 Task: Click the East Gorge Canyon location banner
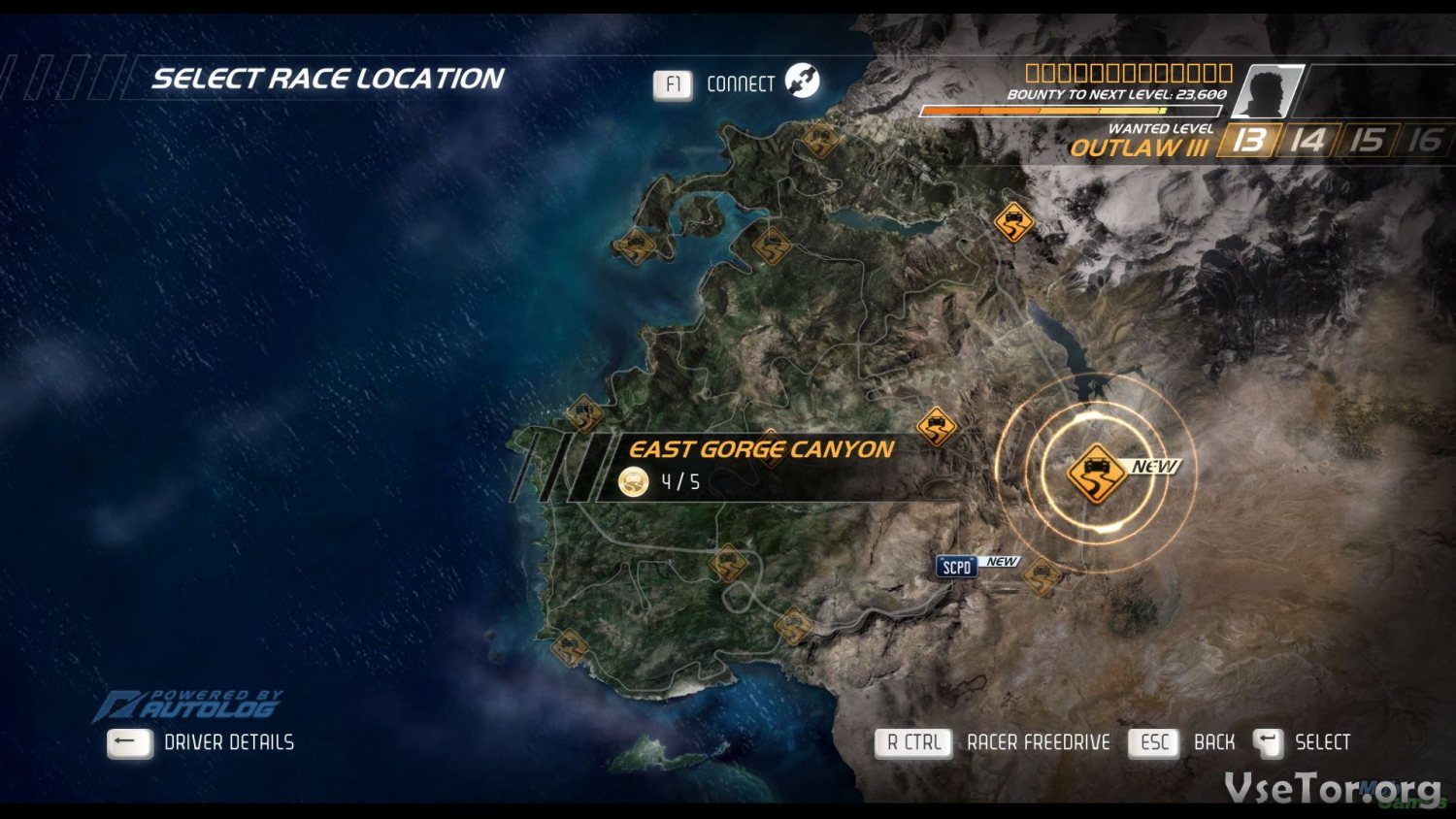click(x=762, y=466)
